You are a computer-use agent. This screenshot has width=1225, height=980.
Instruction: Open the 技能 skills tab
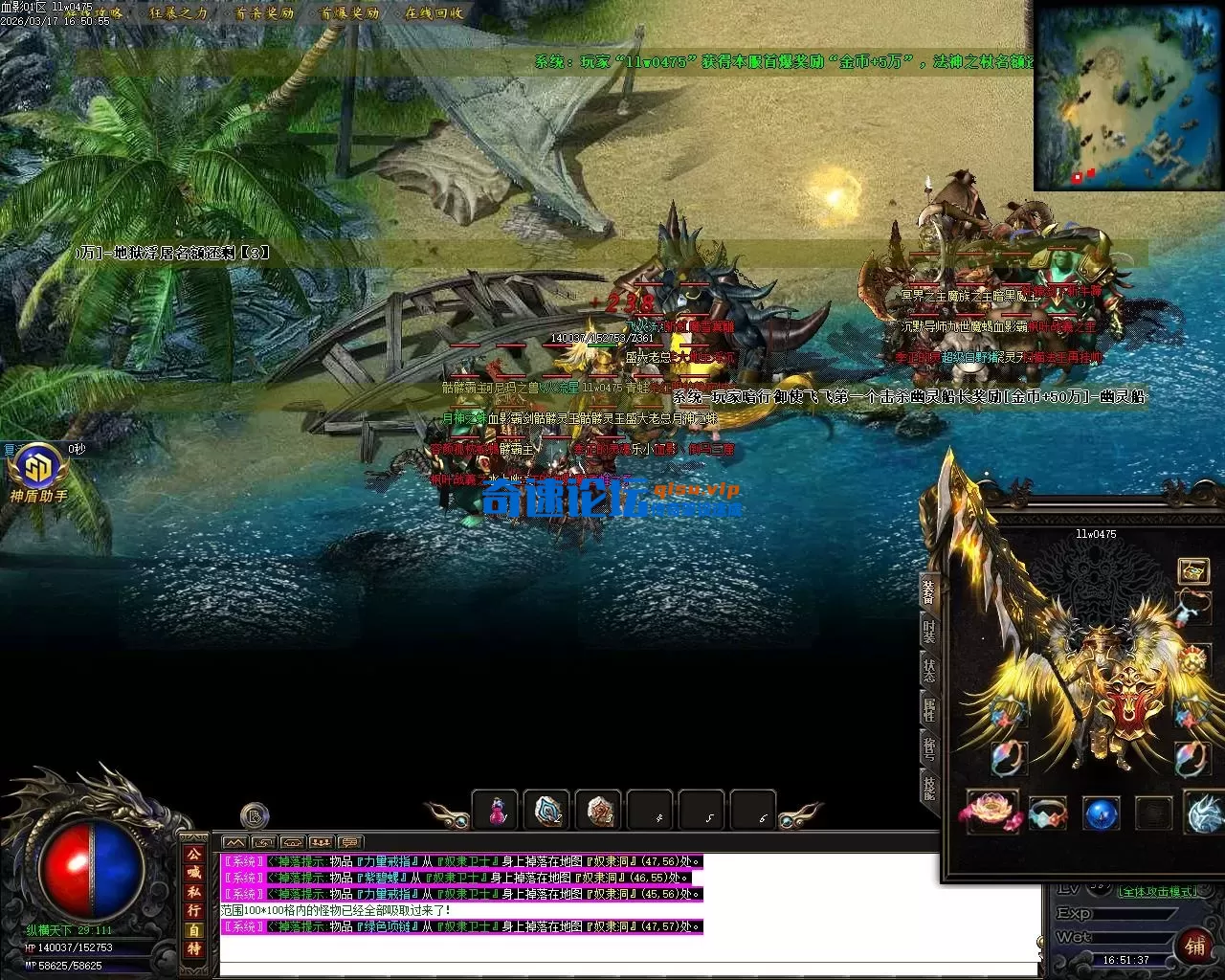929,787
